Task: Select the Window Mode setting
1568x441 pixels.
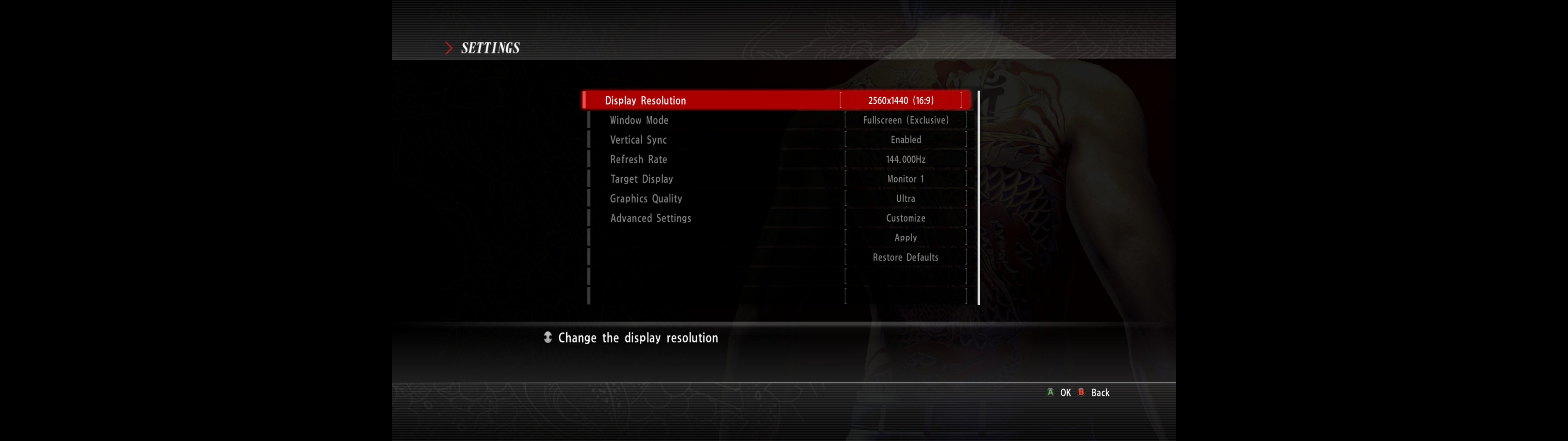Action: [639, 120]
